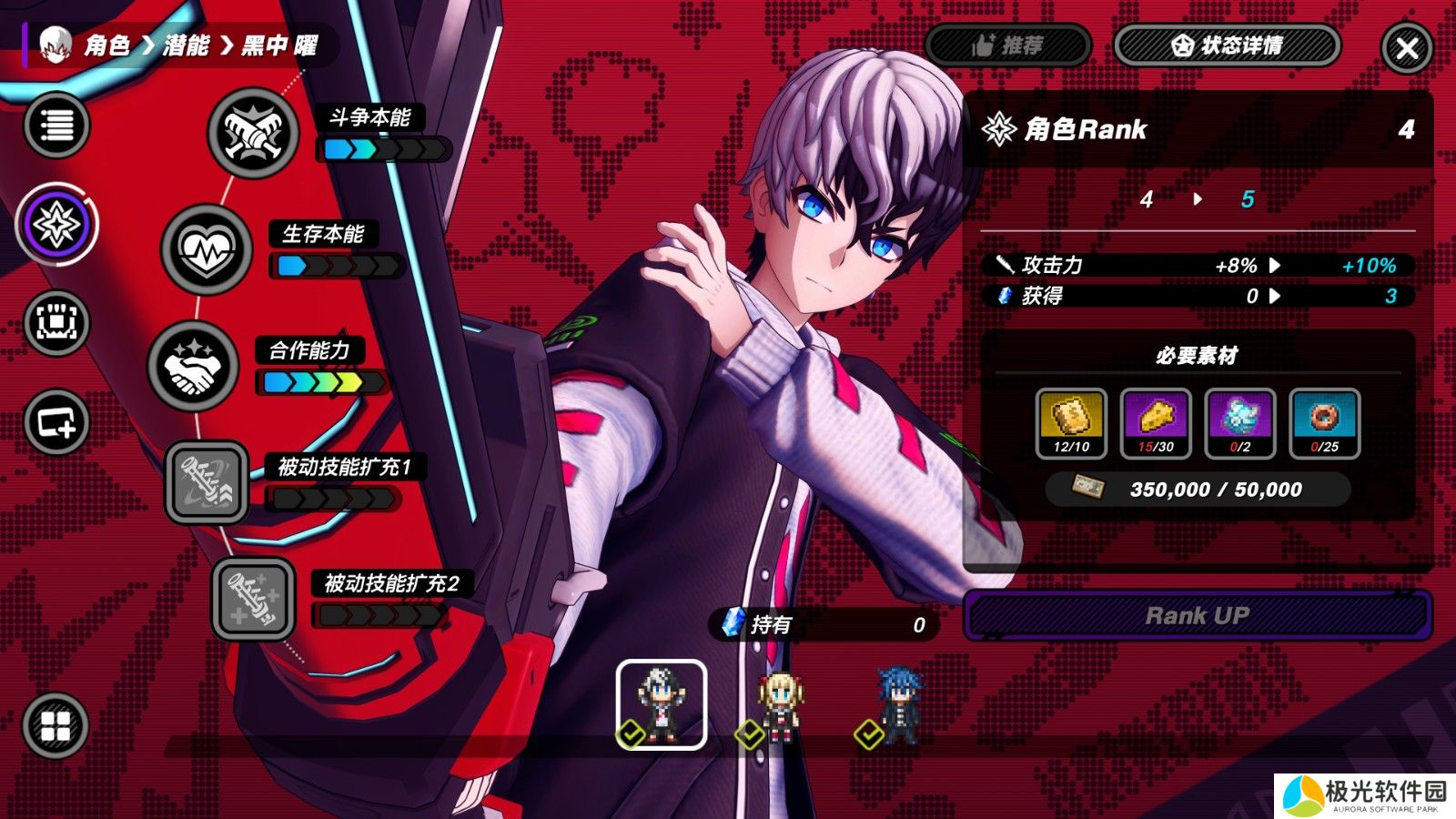Viewport: 1456px width, 819px height.
Task: Open the castle-frame side tab
Action: pos(56,323)
